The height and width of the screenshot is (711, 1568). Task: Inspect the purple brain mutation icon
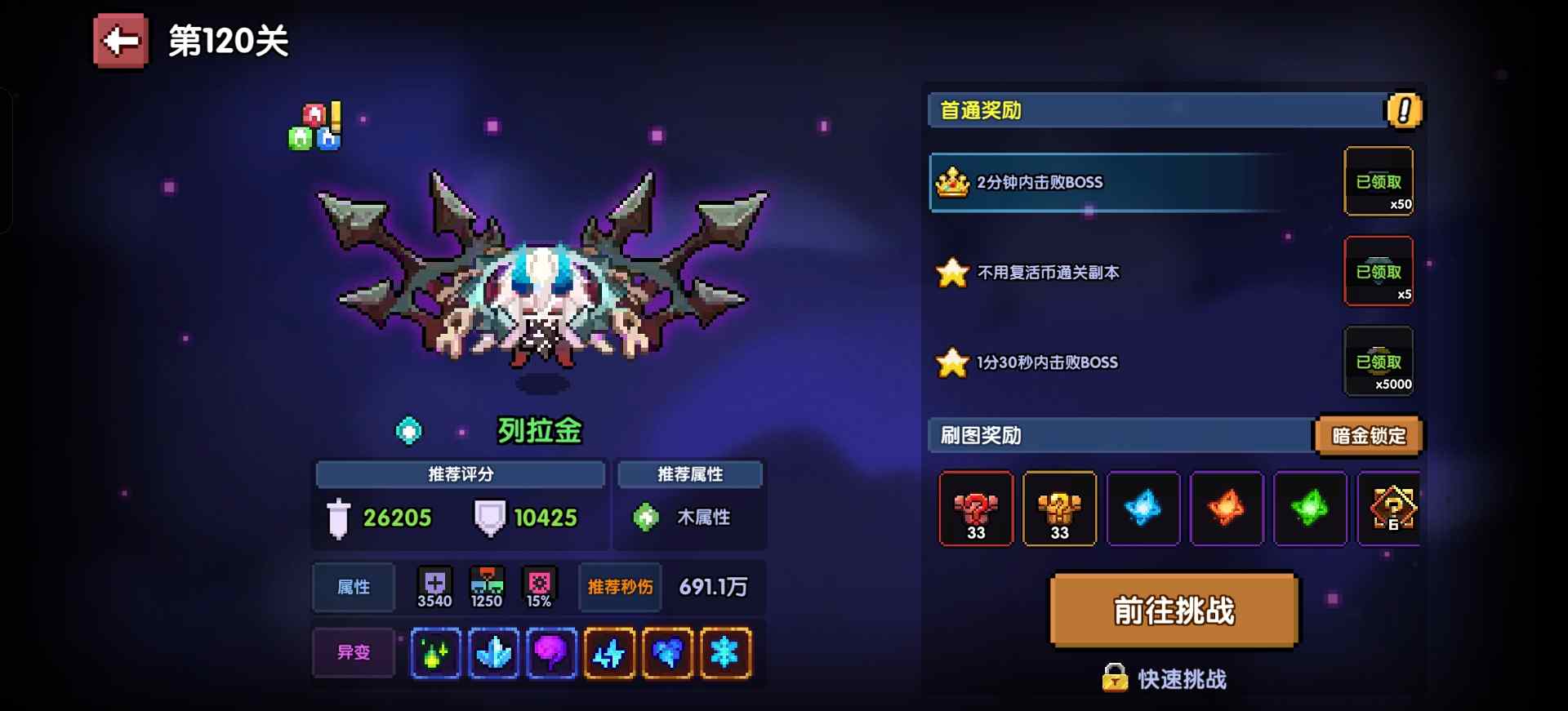(x=551, y=651)
